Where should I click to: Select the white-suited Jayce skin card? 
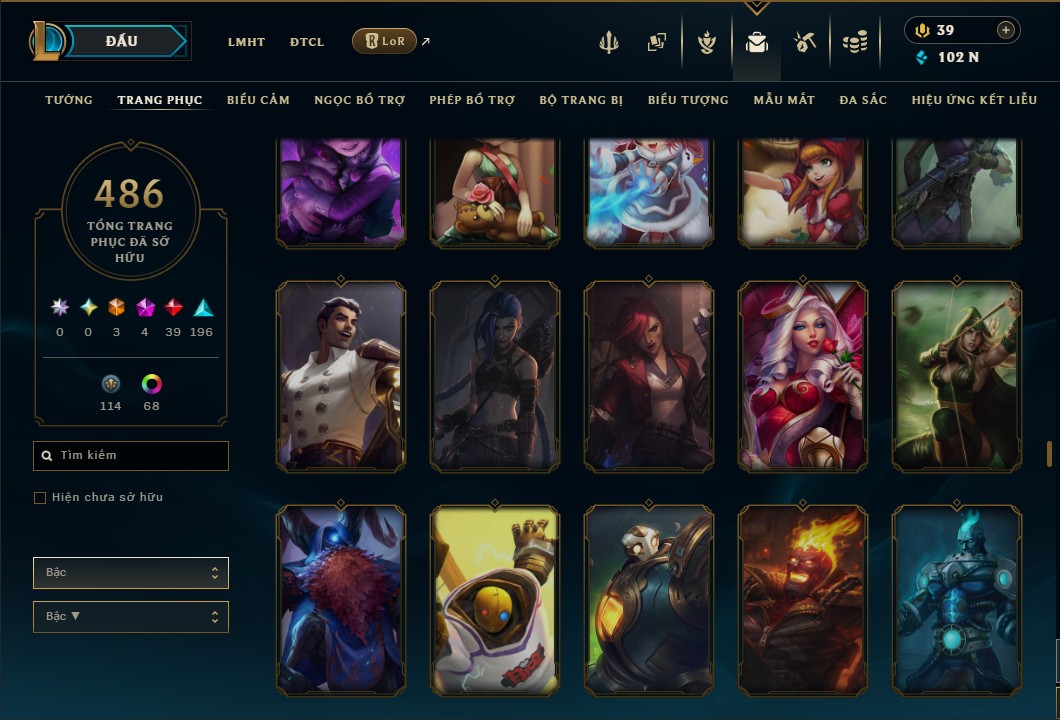[x=341, y=375]
